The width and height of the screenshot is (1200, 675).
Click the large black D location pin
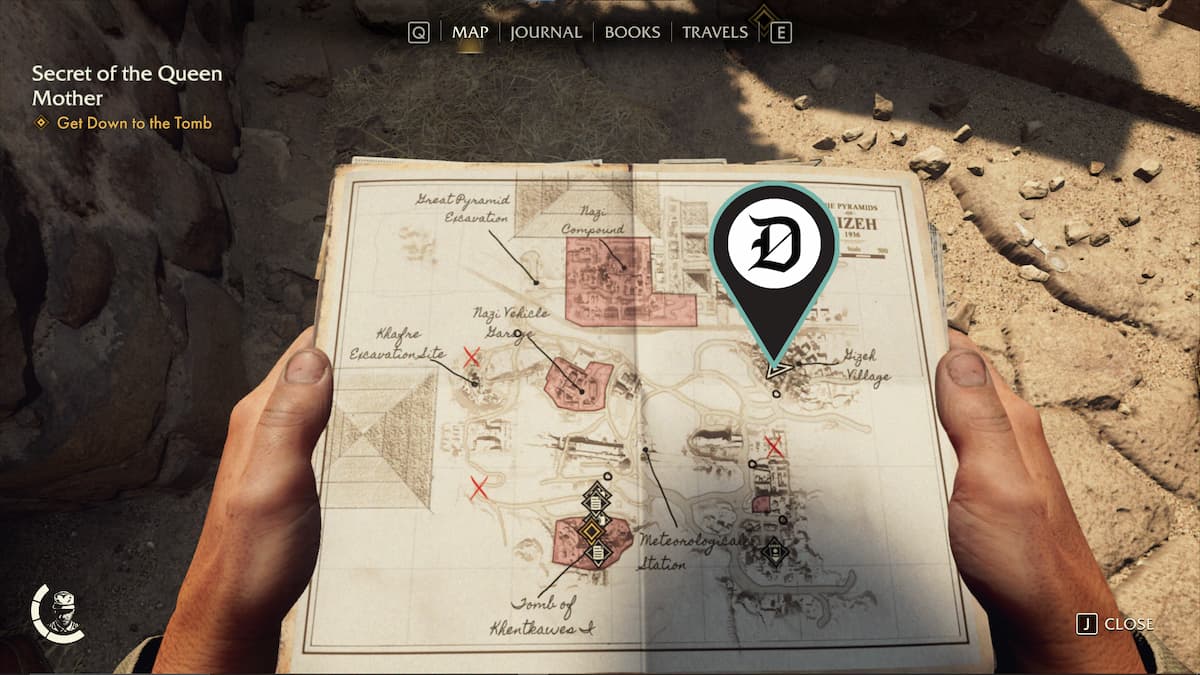coord(773,250)
